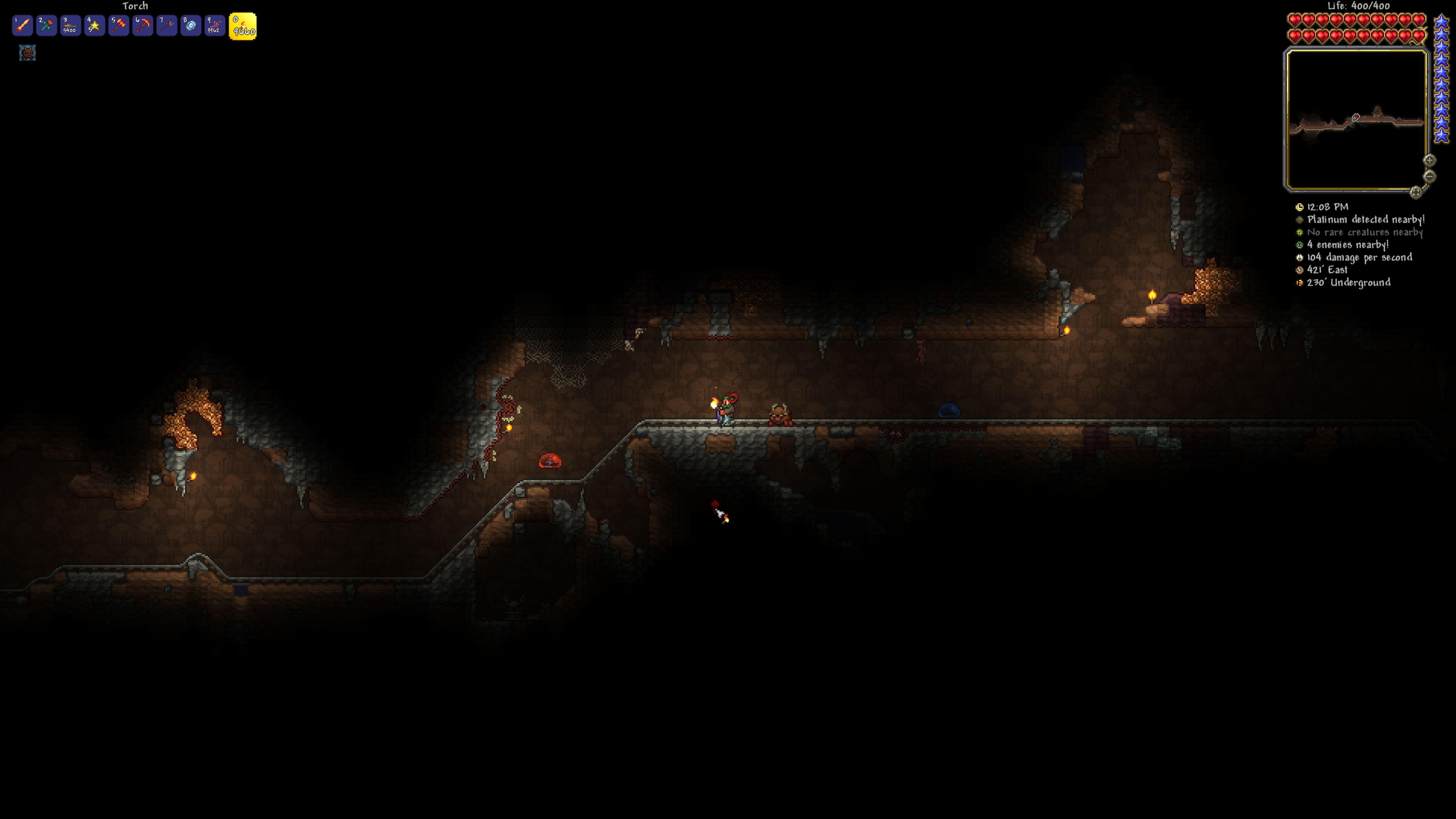Click the minimap reset zoom control

(x=1416, y=192)
